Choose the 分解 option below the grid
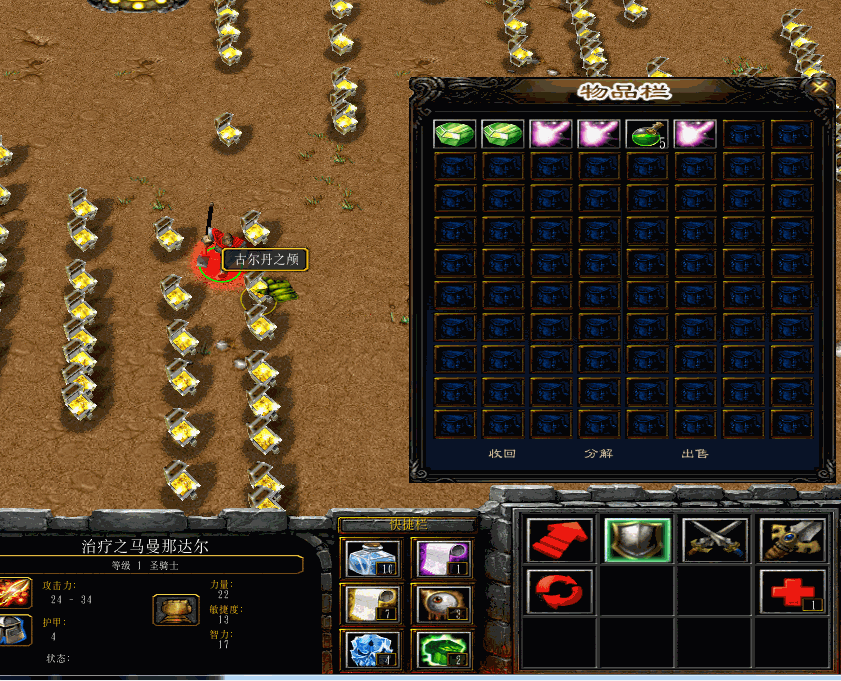Screen dimensions: 841x681 pyautogui.click(x=597, y=453)
